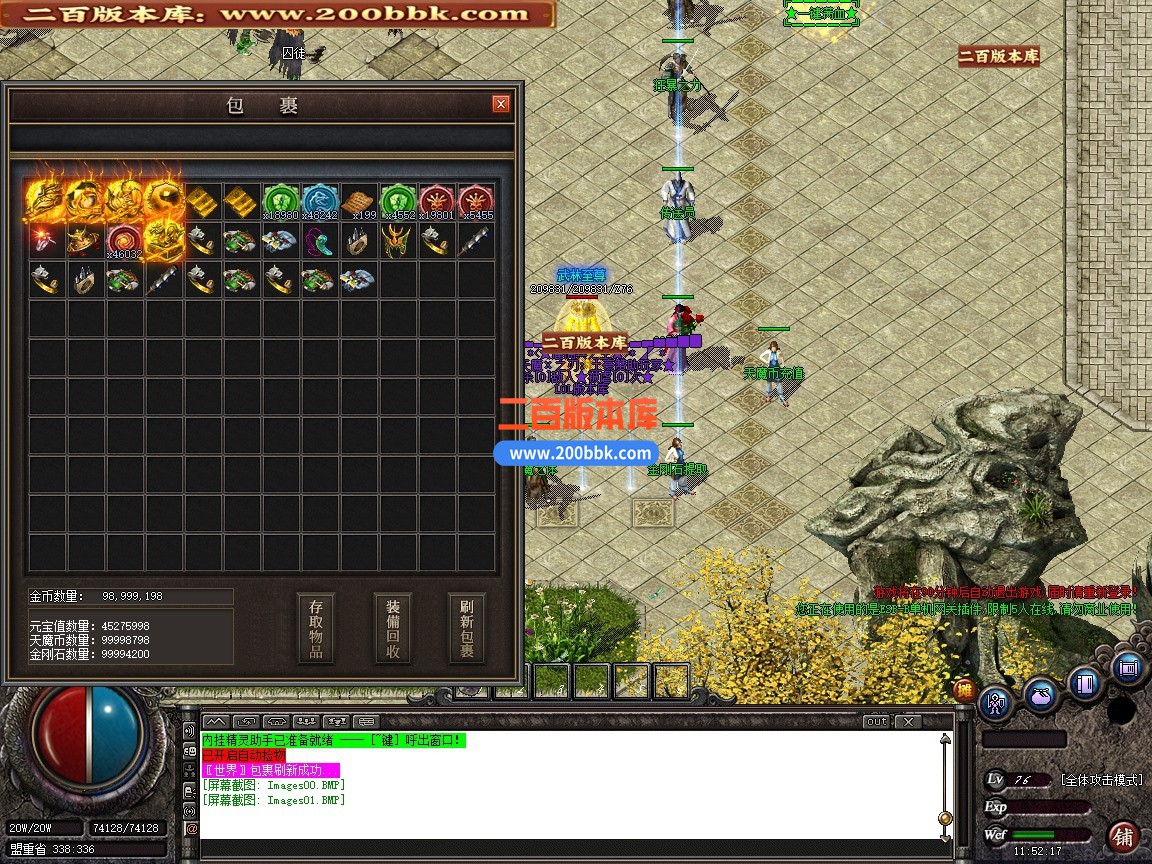Choose the golden horned helmet item
Image resolution: width=1152 pixels, height=864 pixels.
click(398, 241)
